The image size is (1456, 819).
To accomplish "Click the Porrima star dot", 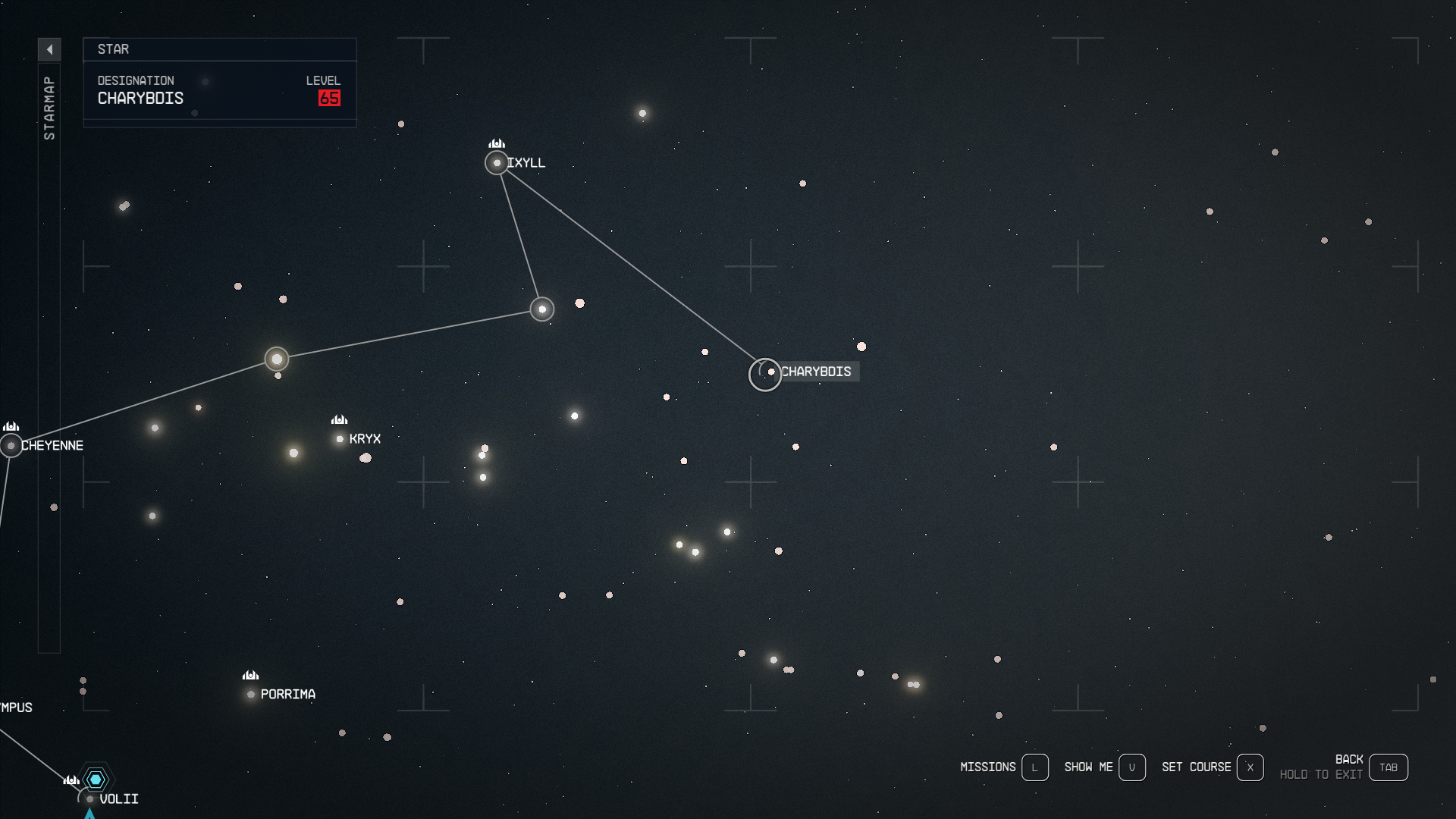I will [x=251, y=693].
